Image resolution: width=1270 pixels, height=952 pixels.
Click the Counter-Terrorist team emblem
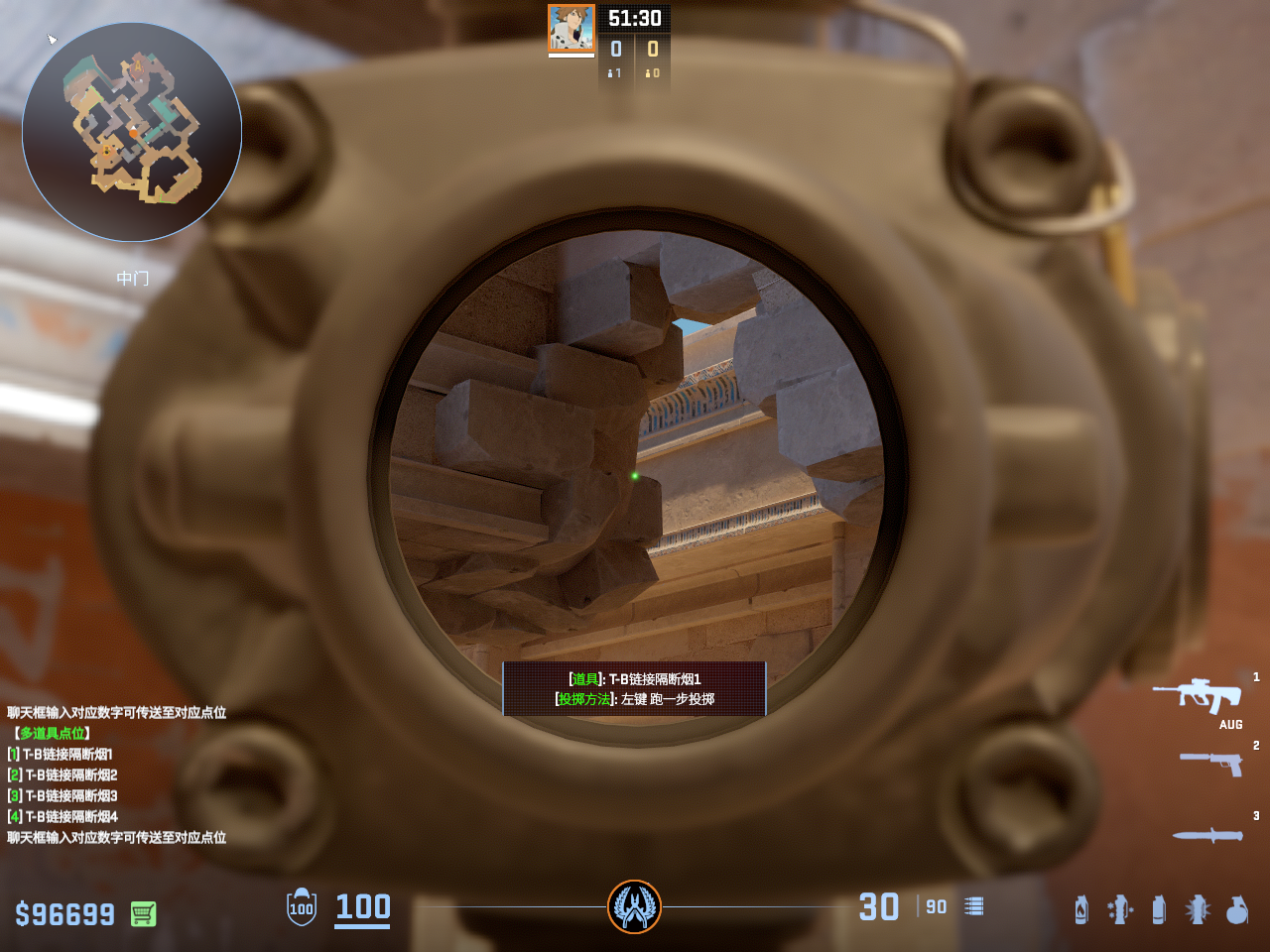[634, 906]
